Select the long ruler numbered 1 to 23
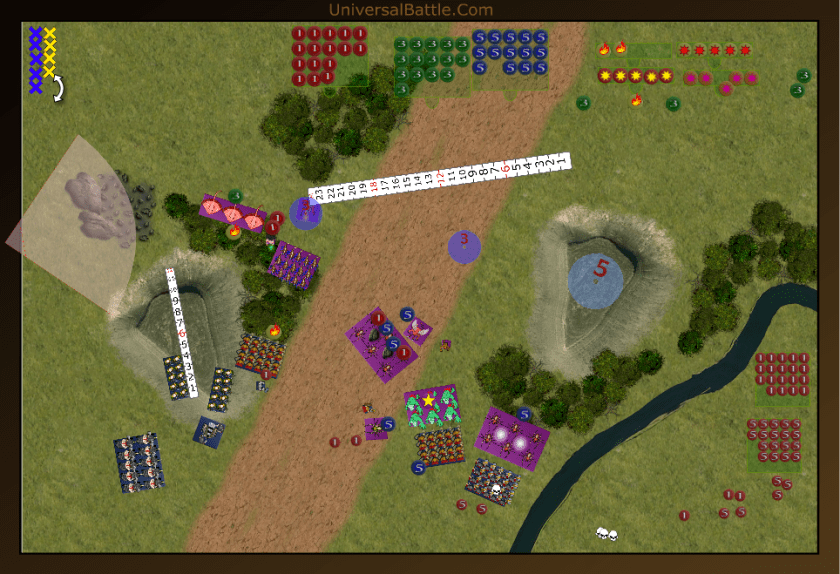 click(x=440, y=177)
